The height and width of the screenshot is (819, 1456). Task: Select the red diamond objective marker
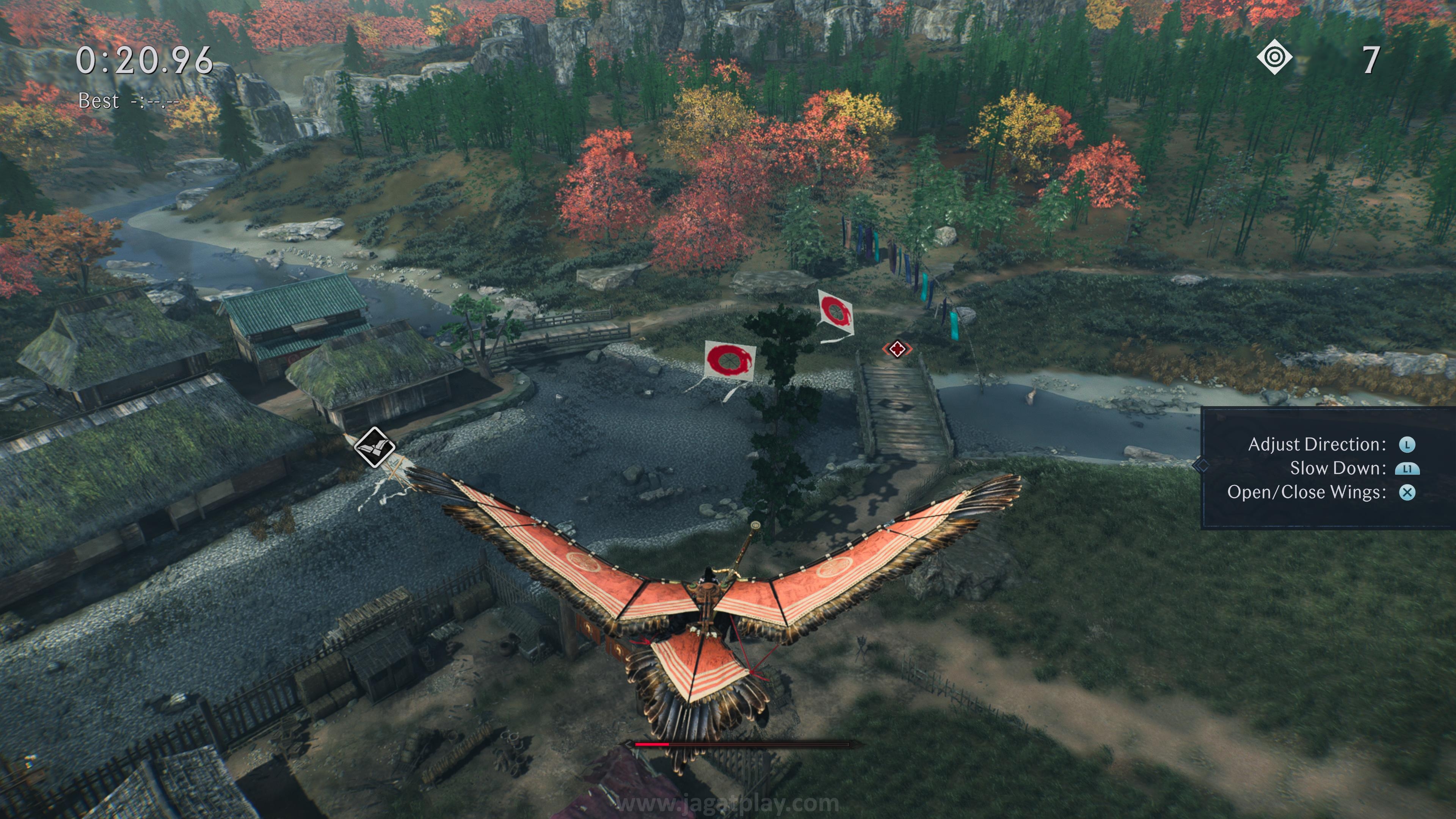pyautogui.click(x=897, y=349)
